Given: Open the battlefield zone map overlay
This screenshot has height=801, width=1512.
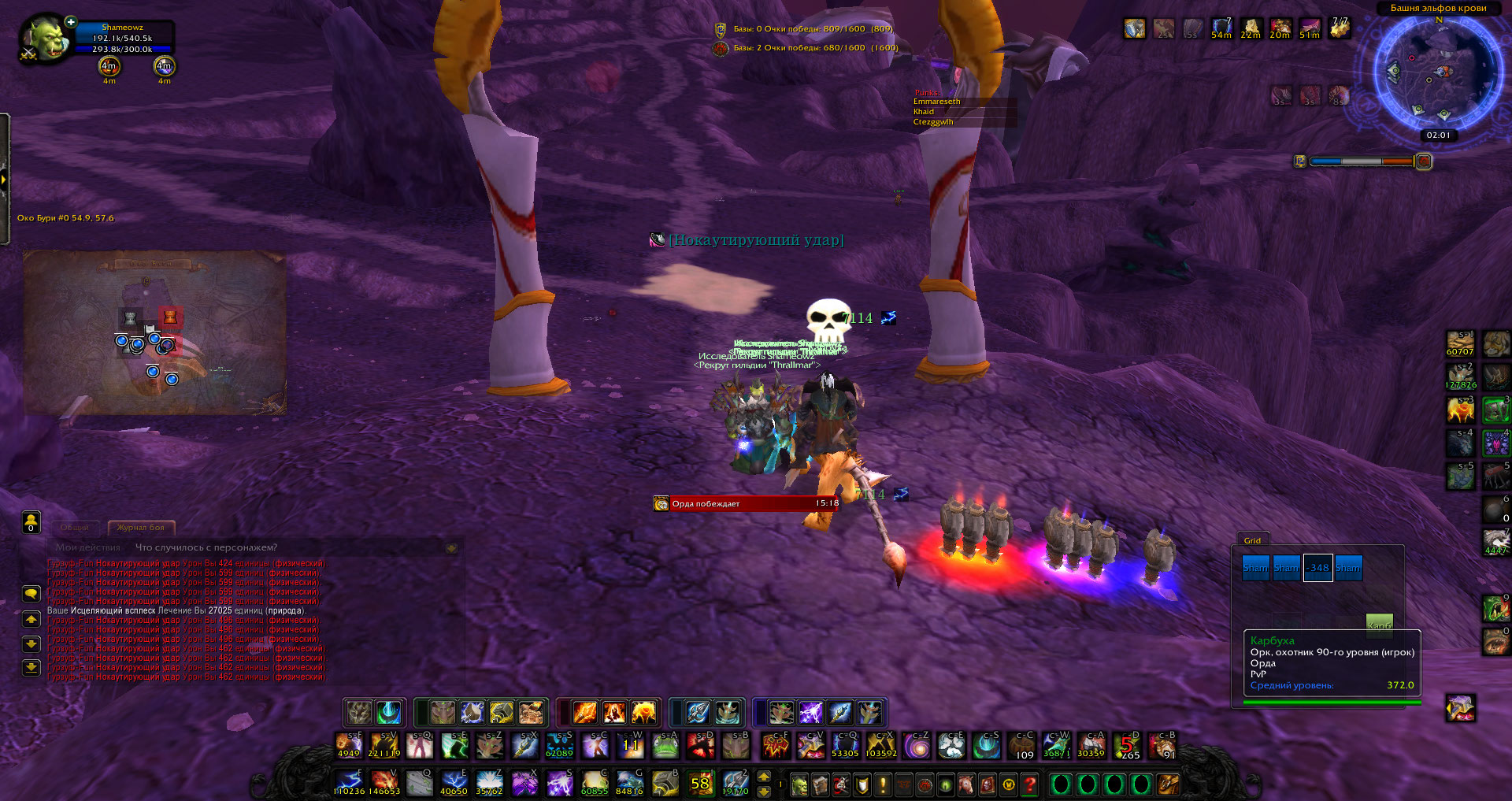Looking at the screenshot, I should tap(154, 332).
